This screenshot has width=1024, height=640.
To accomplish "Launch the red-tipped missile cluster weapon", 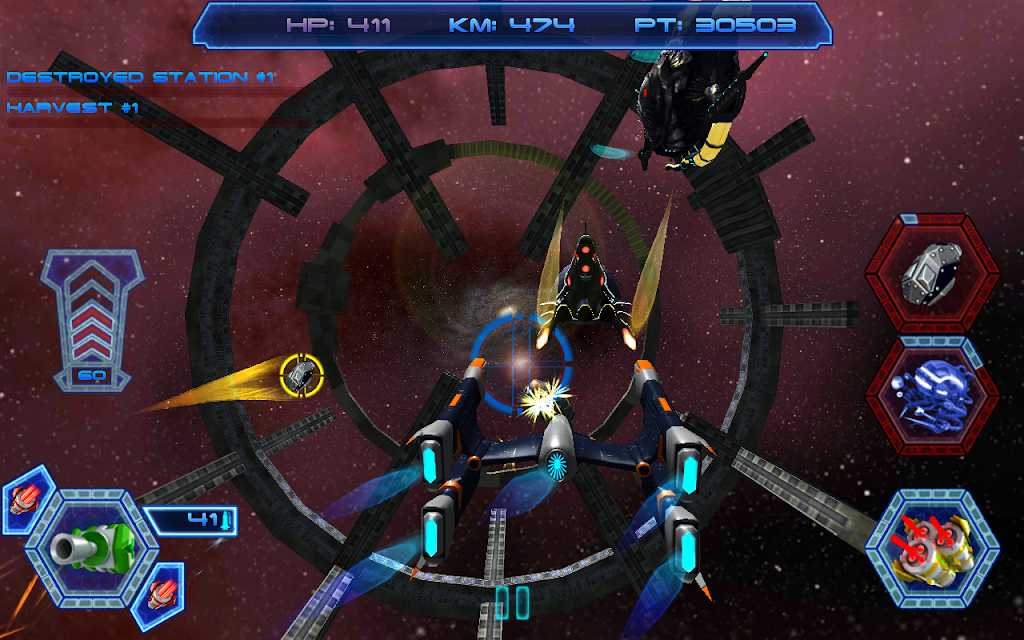I will click(x=931, y=547).
